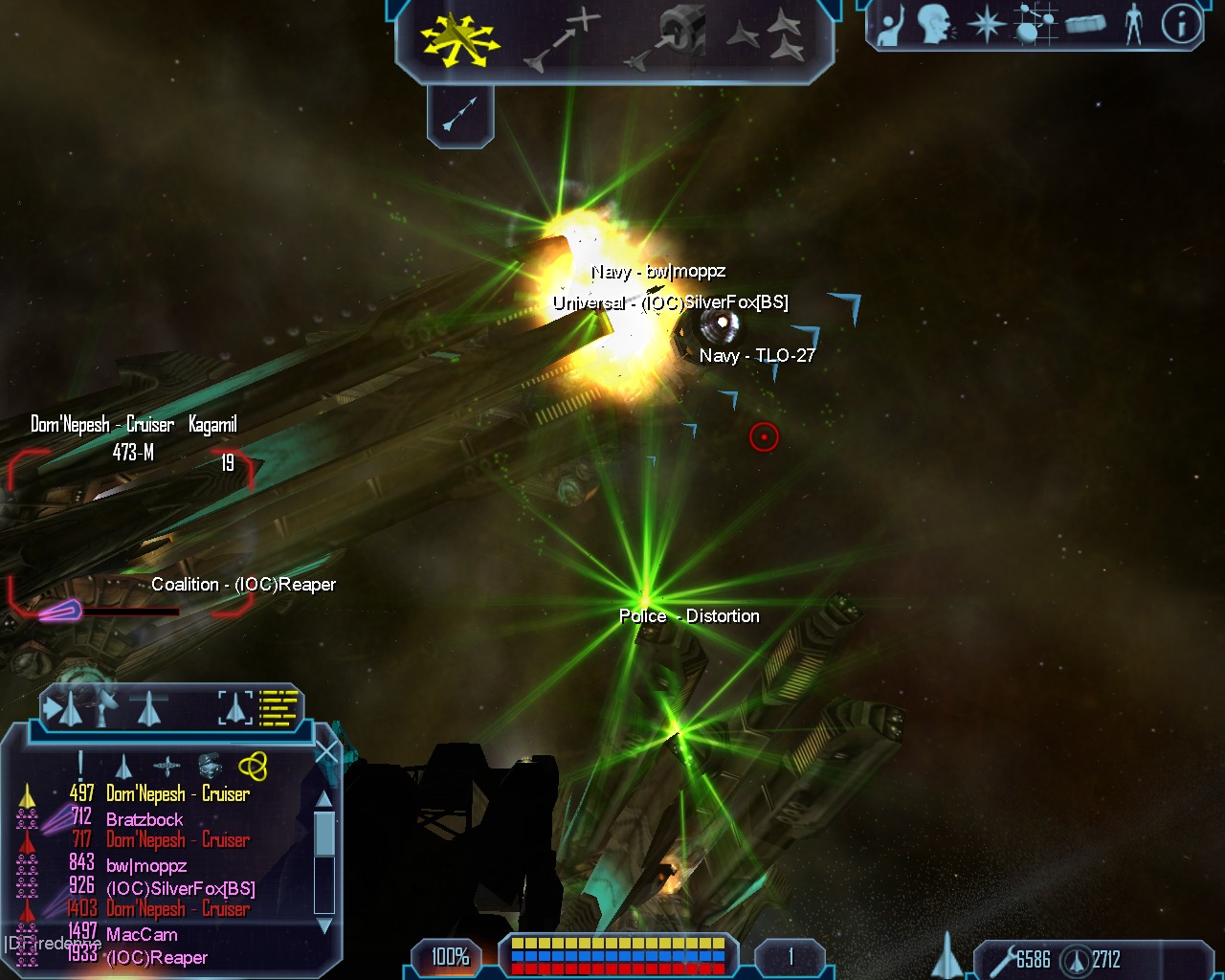Open the circled 'i' information icon

(x=1181, y=24)
